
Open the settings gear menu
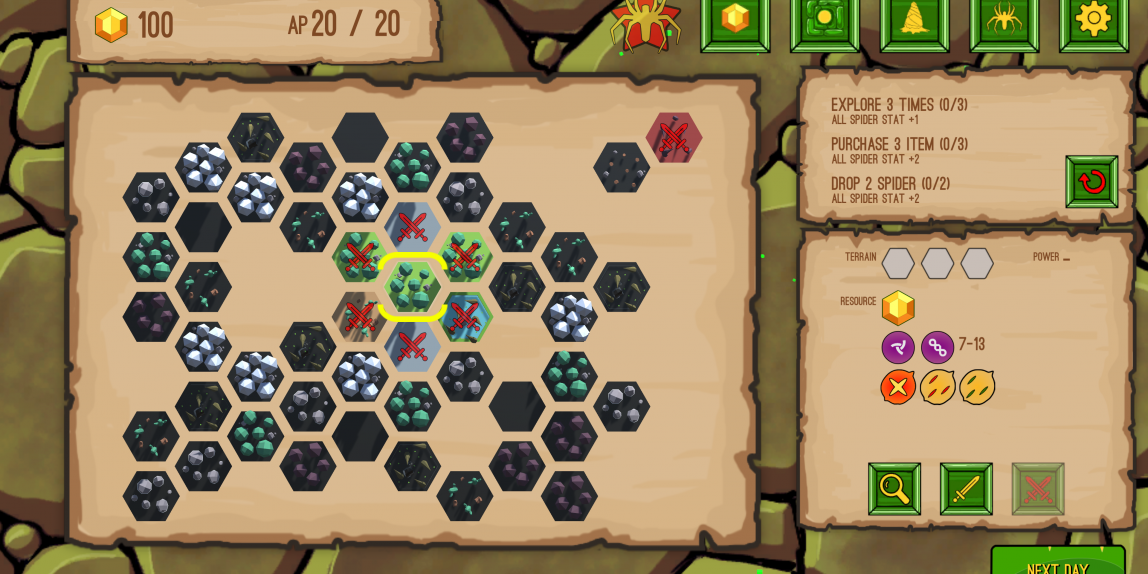point(1092,20)
